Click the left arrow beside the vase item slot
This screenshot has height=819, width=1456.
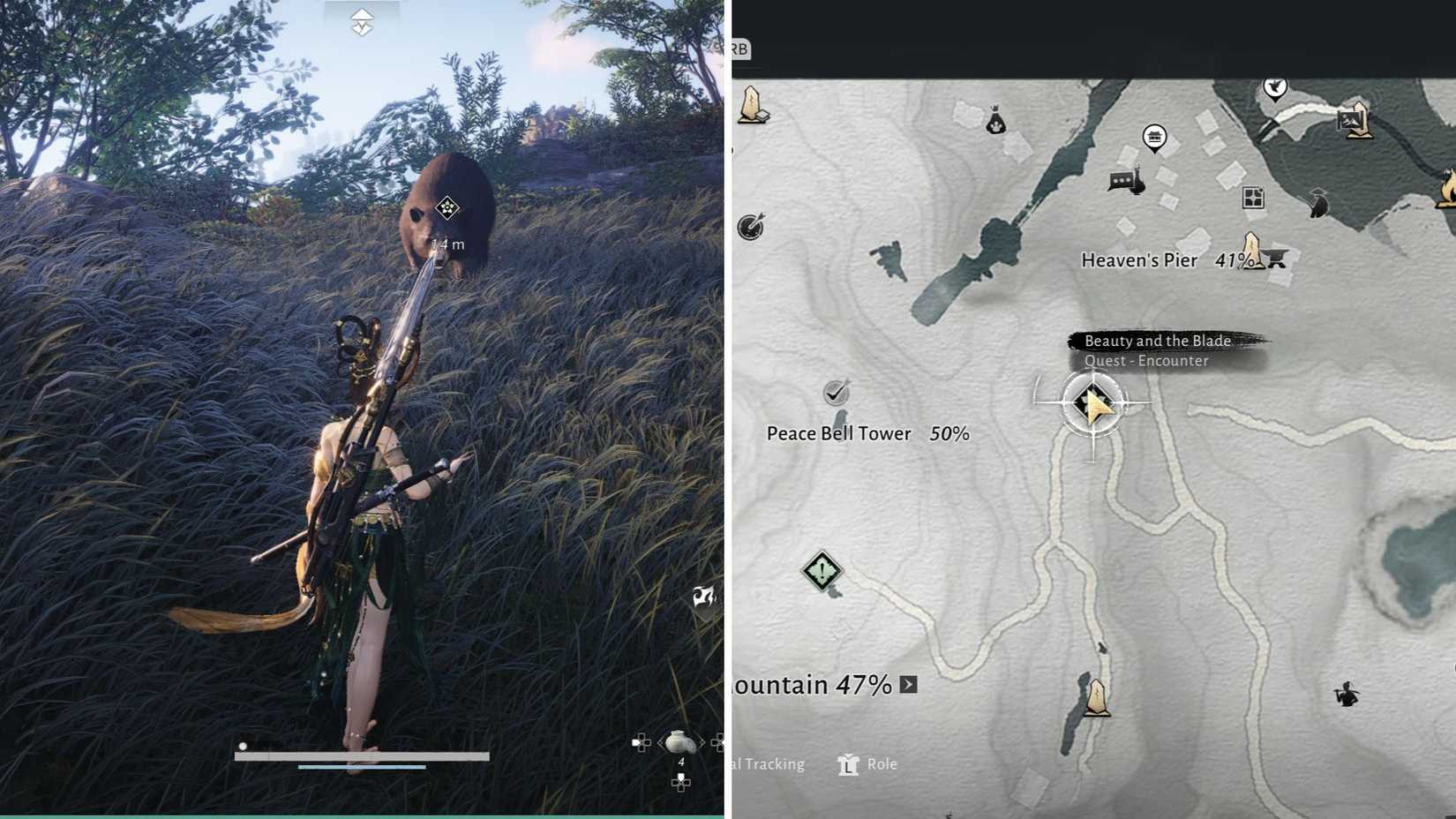660,742
